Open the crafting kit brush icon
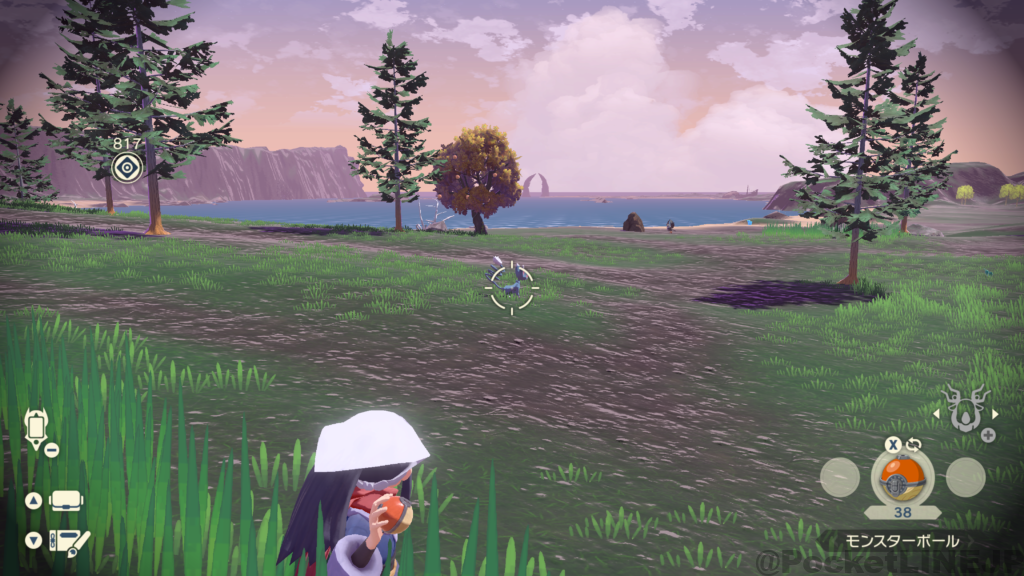The image size is (1024, 576). pos(68,541)
